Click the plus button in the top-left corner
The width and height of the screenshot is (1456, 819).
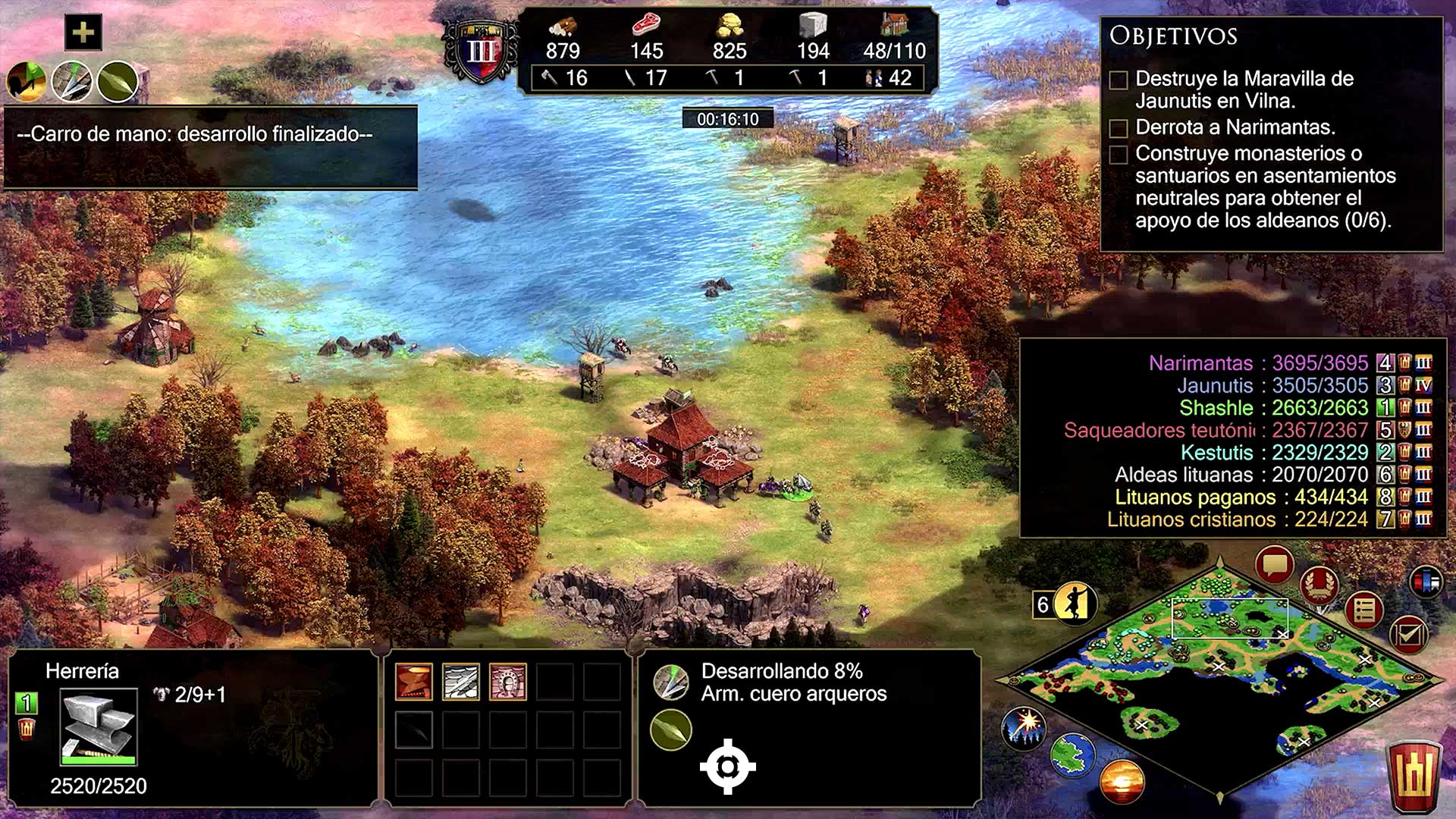83,33
